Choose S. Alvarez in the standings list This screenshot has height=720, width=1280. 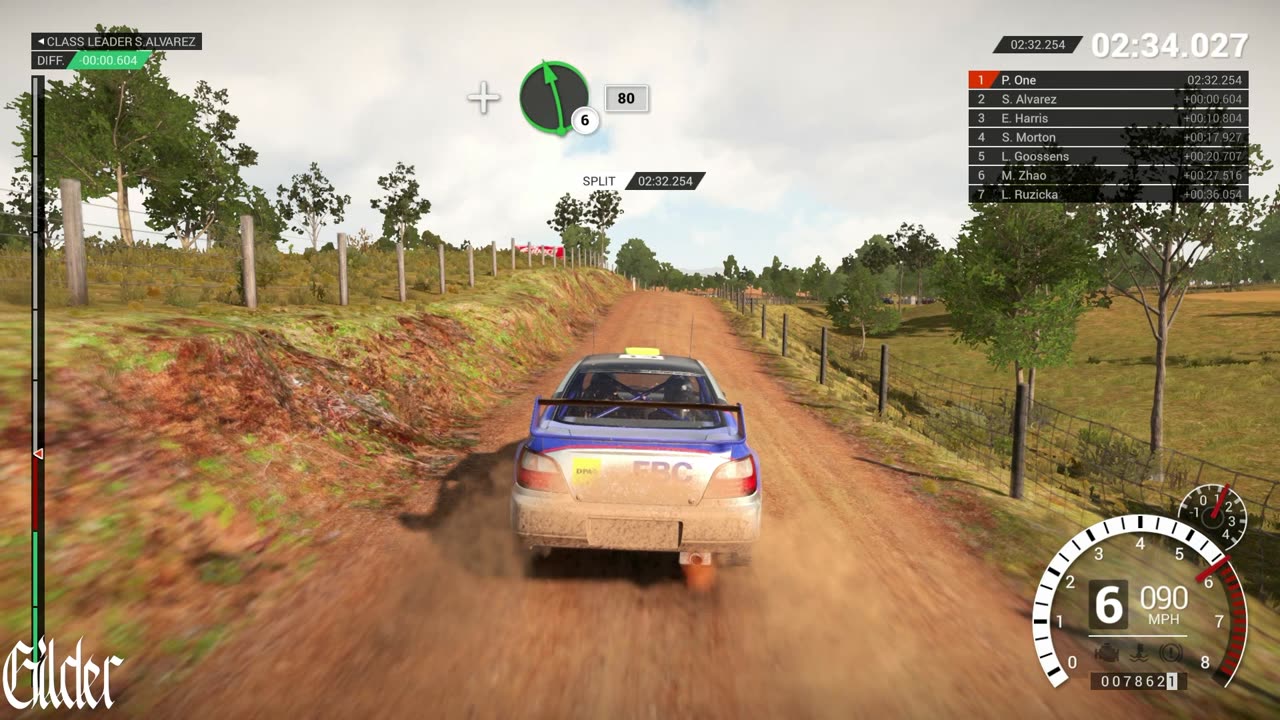1108,99
